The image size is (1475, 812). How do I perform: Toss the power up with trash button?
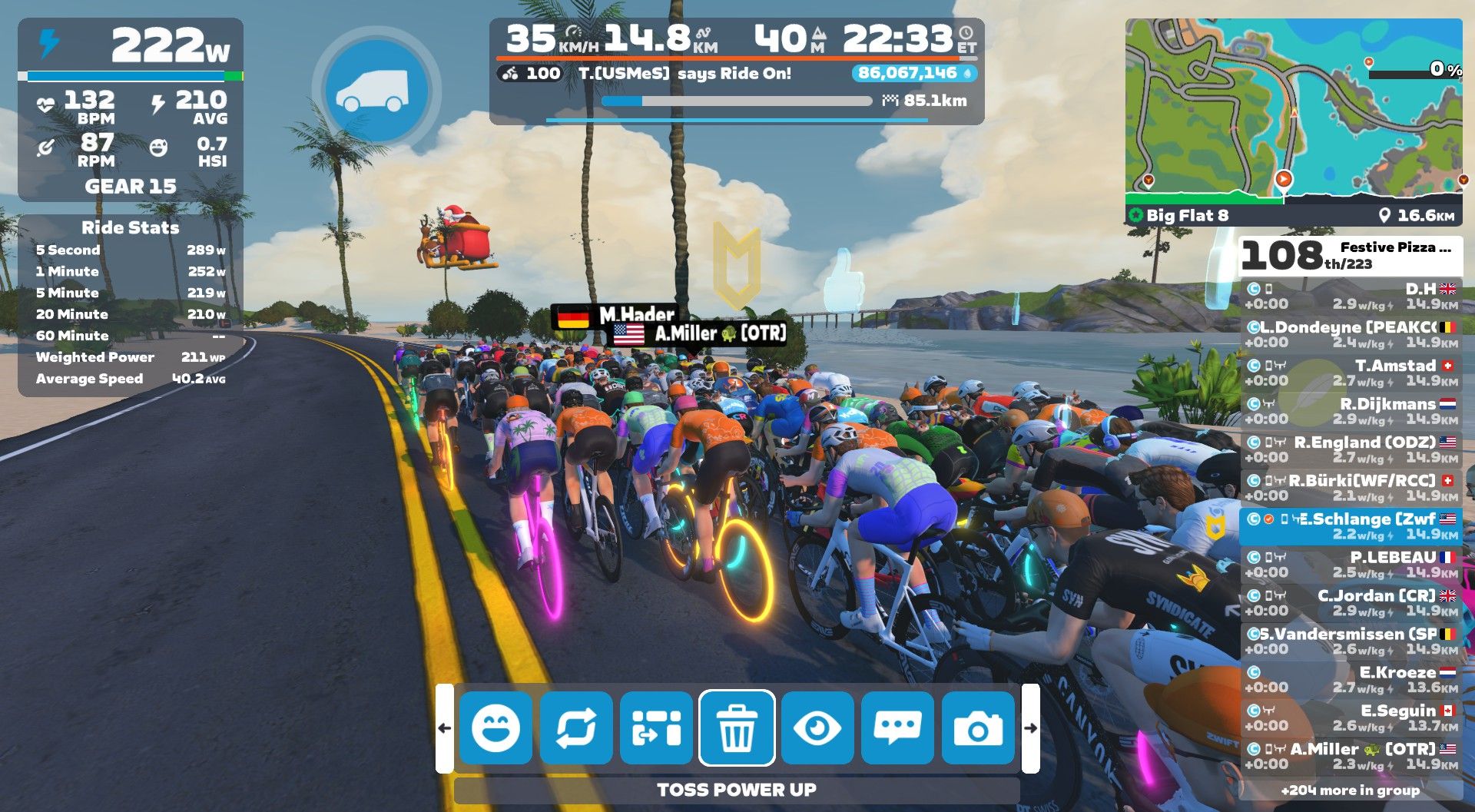(737, 728)
